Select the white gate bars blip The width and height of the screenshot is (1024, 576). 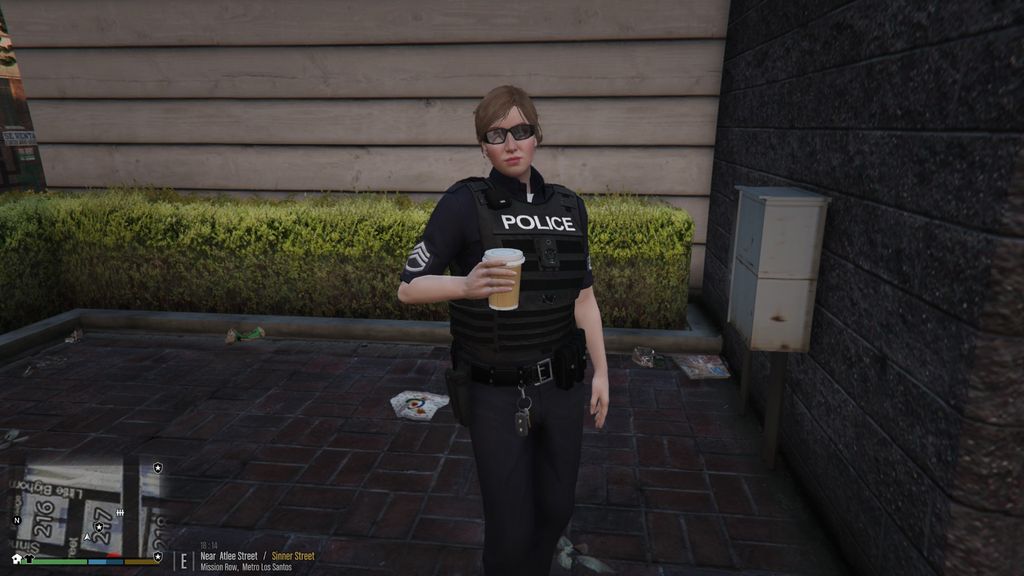(x=120, y=513)
